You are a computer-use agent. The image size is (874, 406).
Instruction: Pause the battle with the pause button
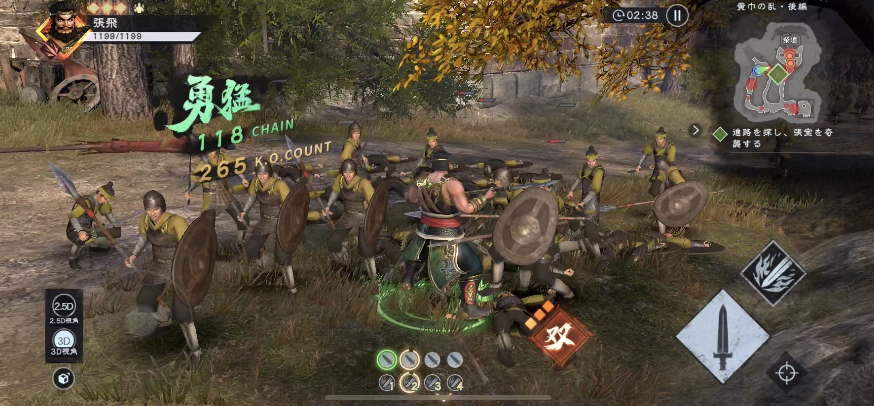tap(677, 15)
